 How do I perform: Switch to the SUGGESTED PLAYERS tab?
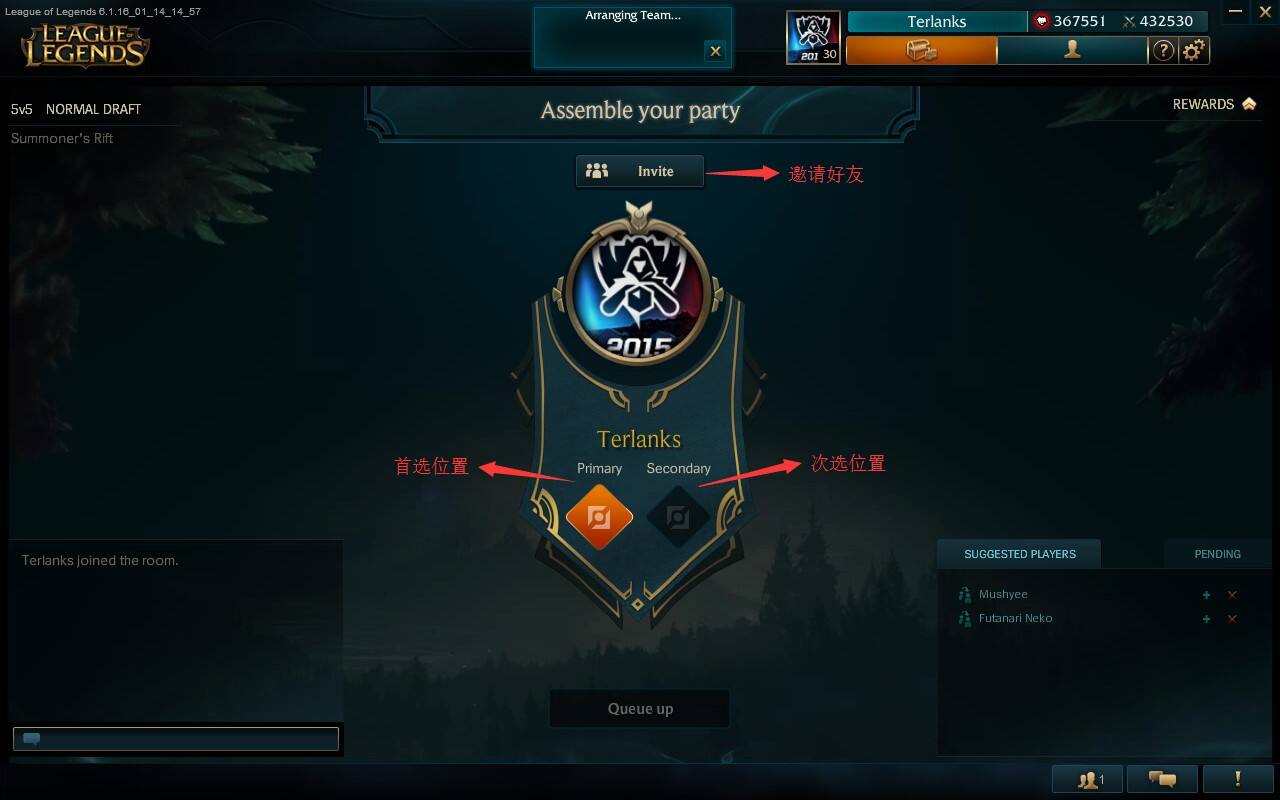(x=1019, y=554)
